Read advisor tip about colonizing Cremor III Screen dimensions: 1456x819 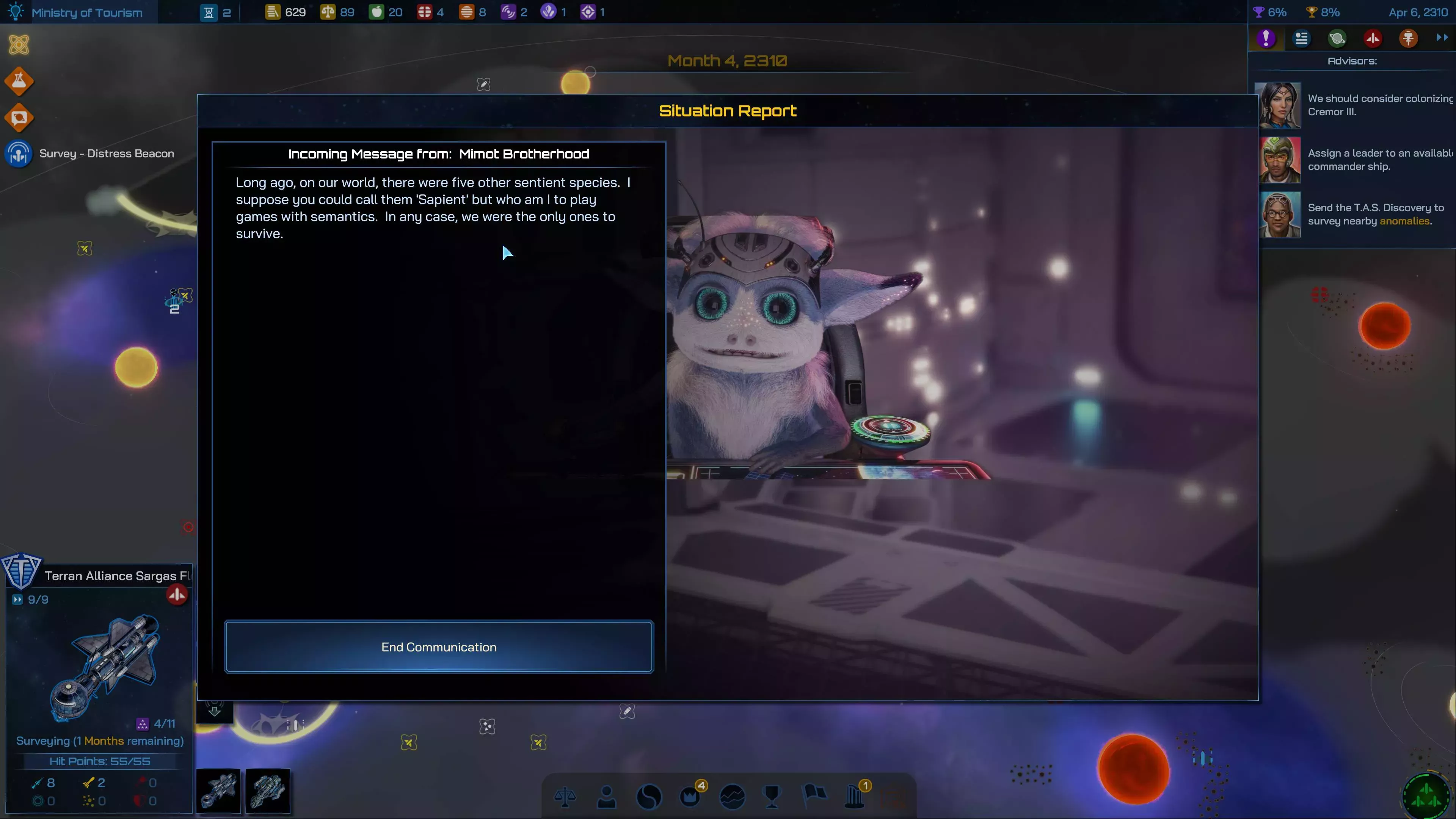tap(1379, 105)
